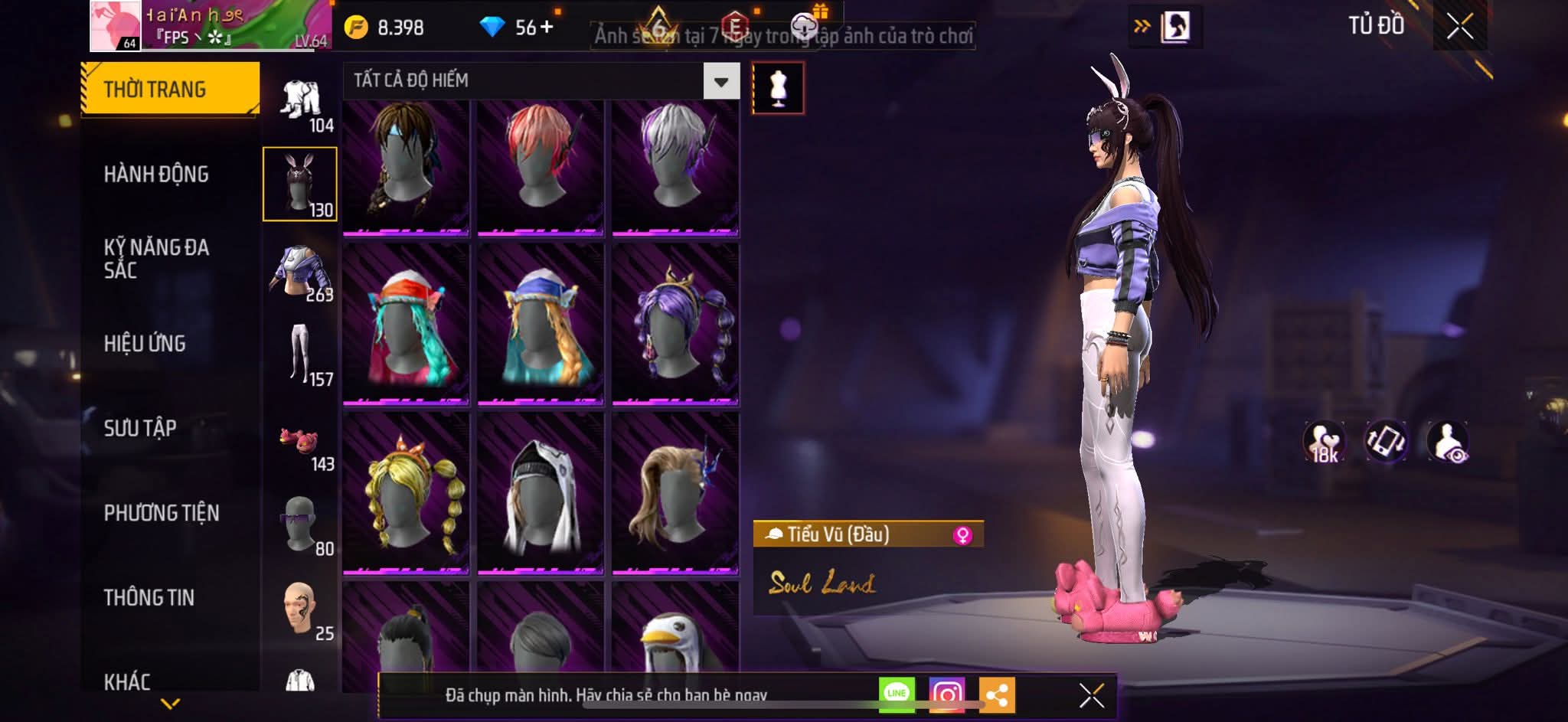Open the HIỆU ỨNG section

pyautogui.click(x=145, y=343)
